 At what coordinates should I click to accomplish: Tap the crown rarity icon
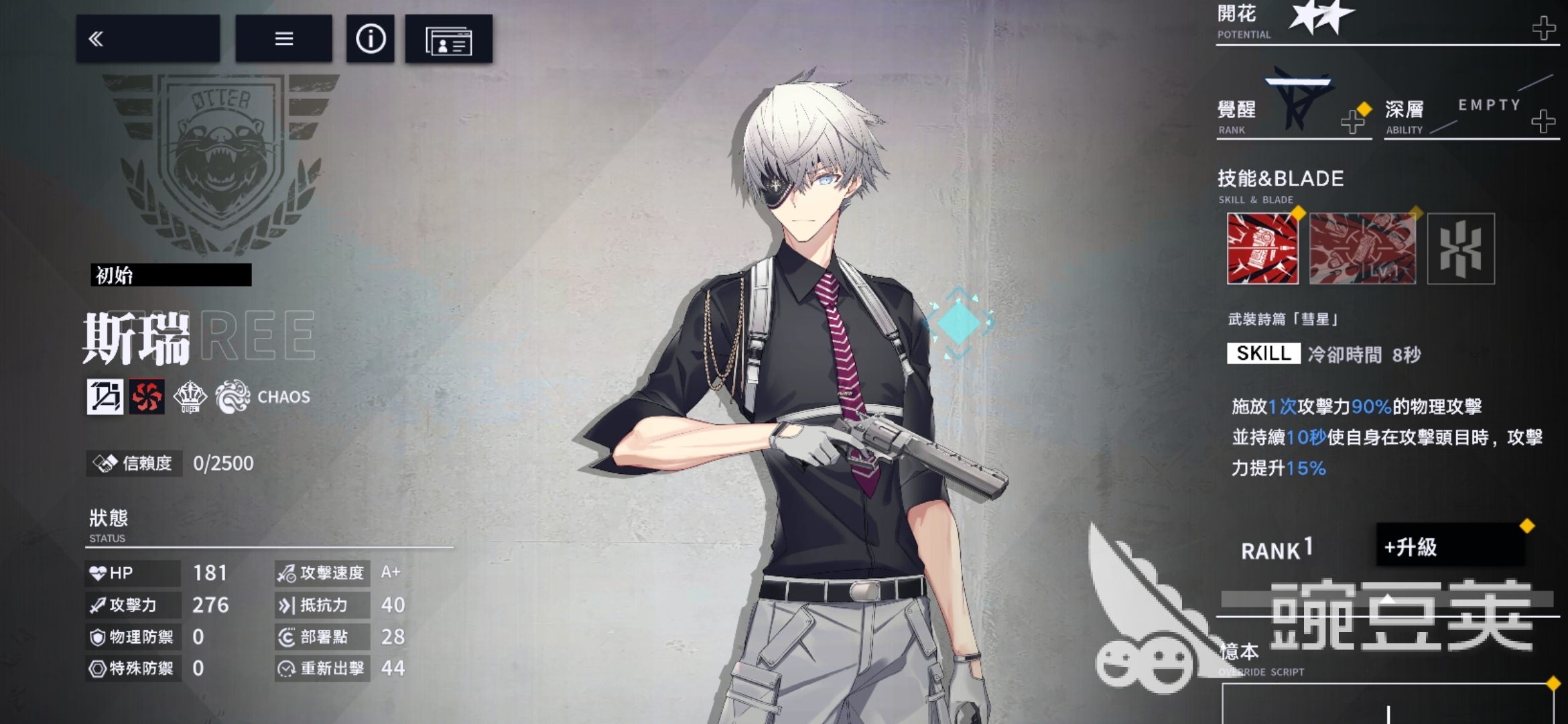pos(190,396)
